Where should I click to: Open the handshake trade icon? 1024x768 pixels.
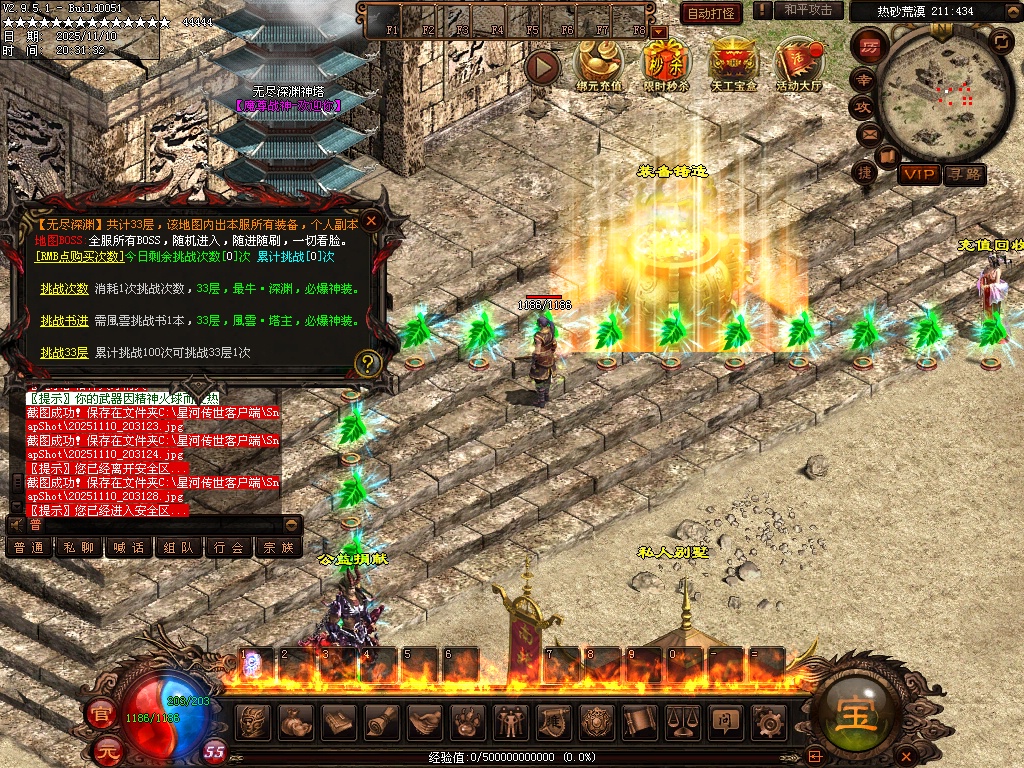coord(425,722)
